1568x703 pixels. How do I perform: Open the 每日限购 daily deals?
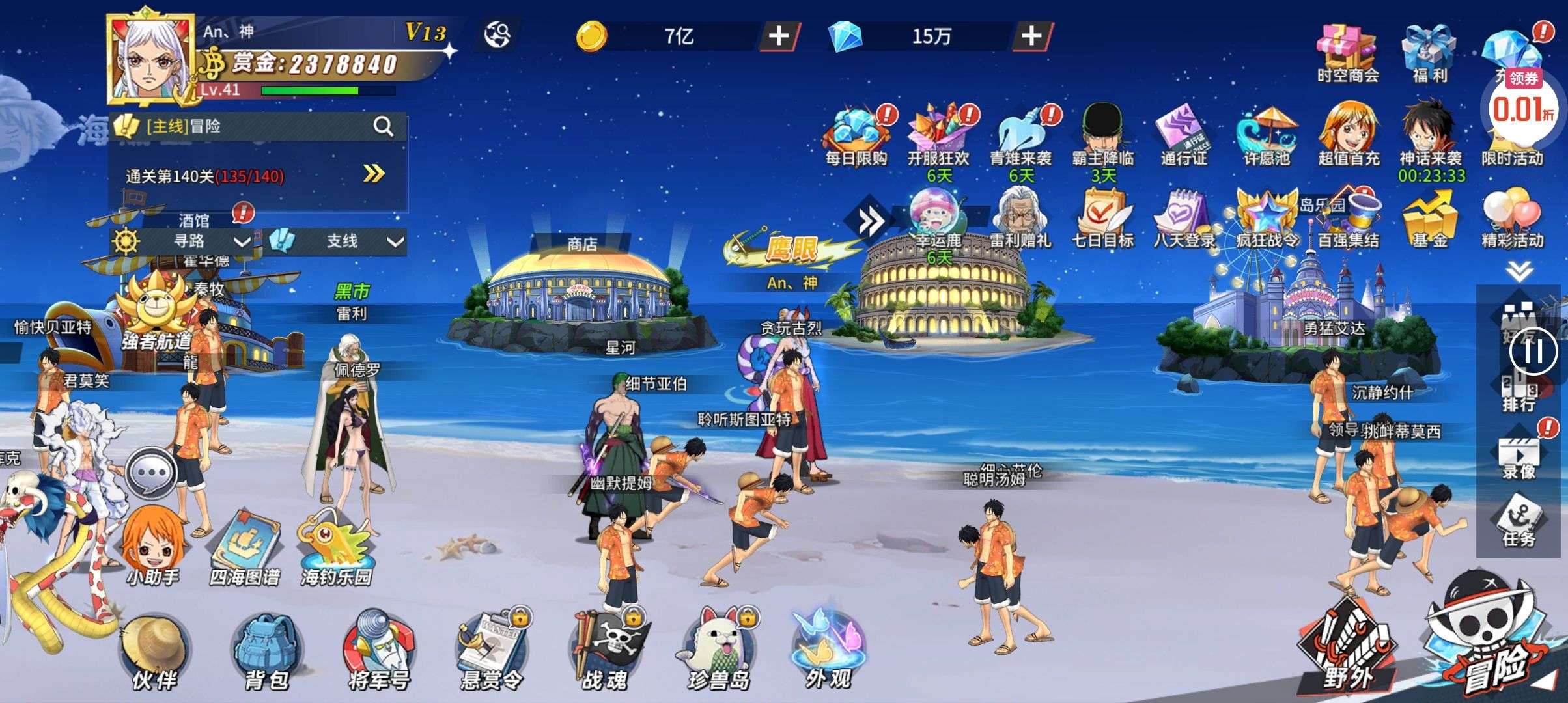click(856, 135)
